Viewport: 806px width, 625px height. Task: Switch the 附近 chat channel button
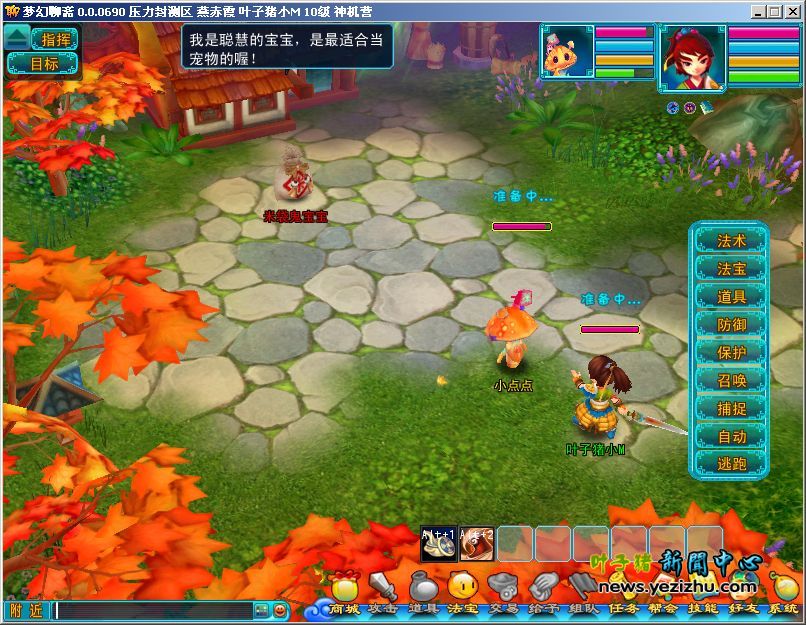(x=26, y=610)
